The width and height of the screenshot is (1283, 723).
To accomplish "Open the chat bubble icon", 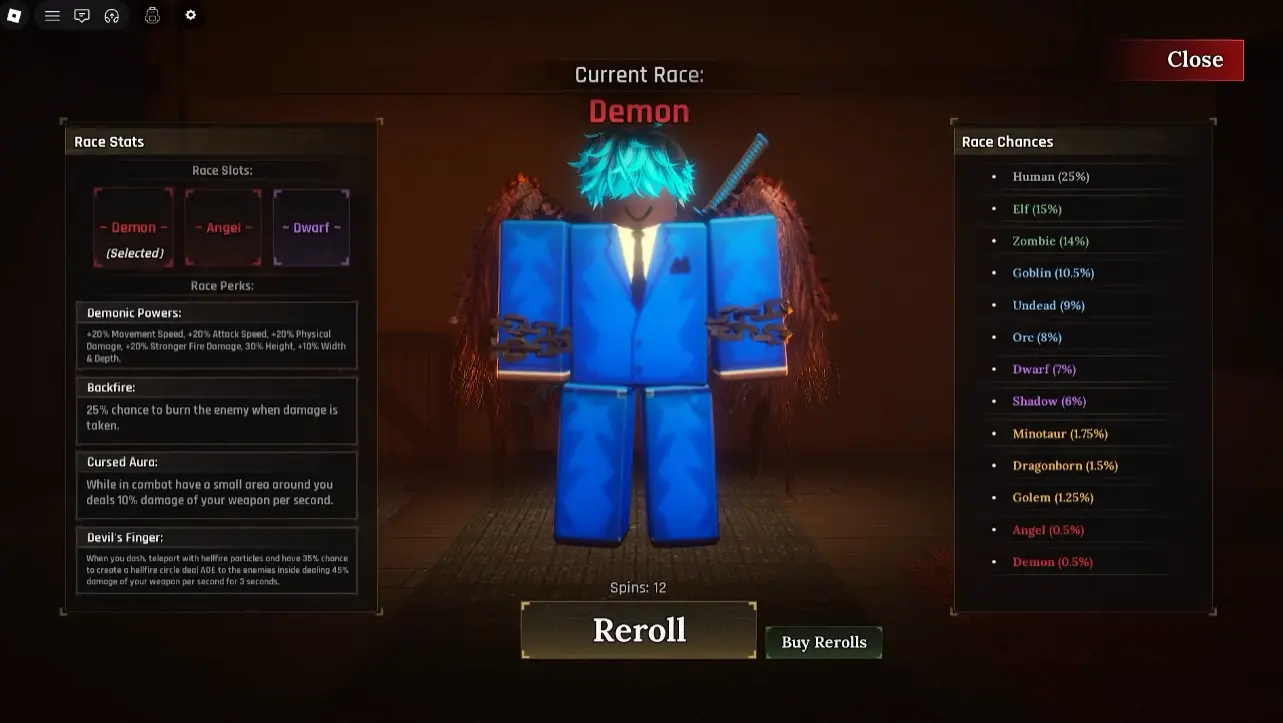I will coord(82,15).
